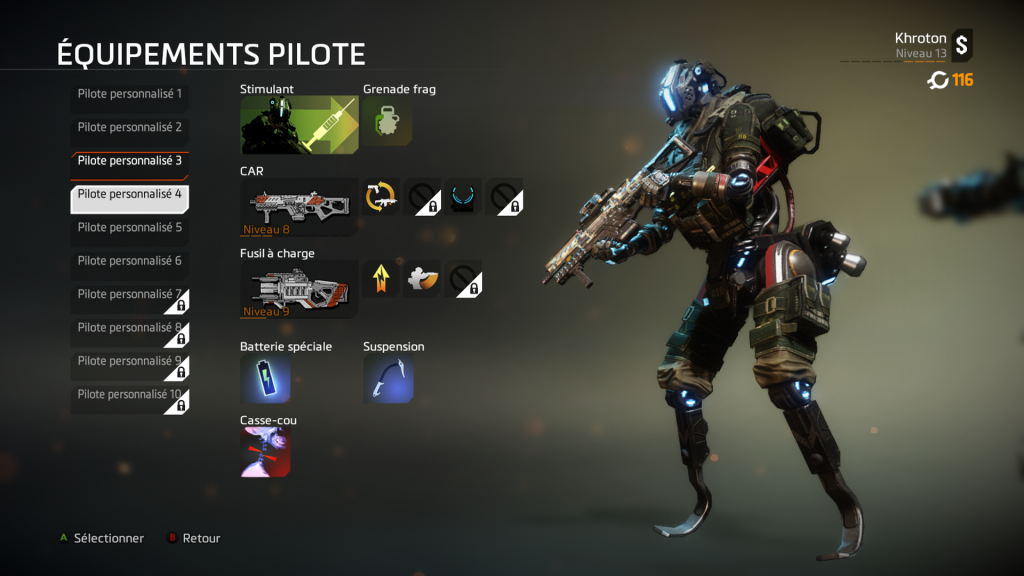Image resolution: width=1024 pixels, height=576 pixels.
Task: Open the Batterie spéciale kit slot
Action: point(265,380)
